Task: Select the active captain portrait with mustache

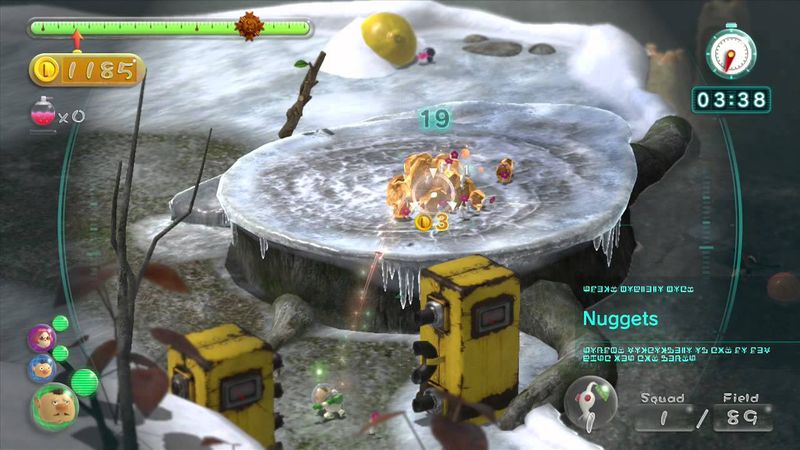Action: pos(54,406)
